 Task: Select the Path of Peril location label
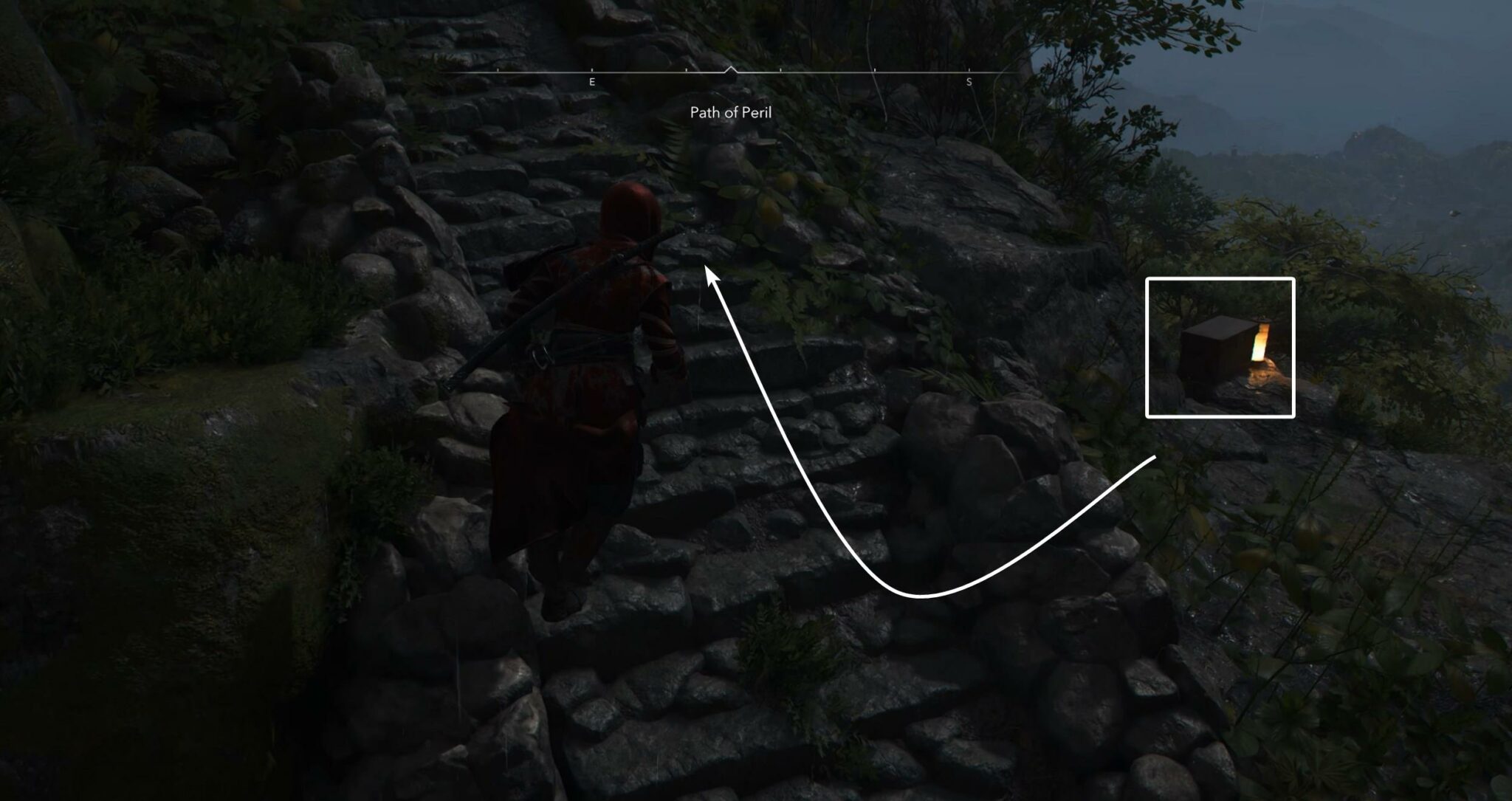(730, 113)
